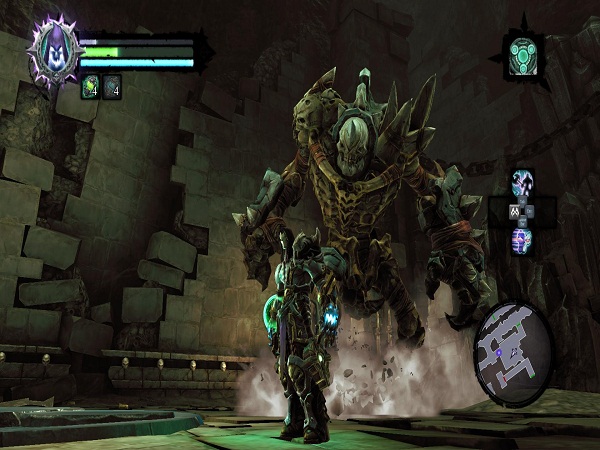Activate the lower purple skull ability
Image resolution: width=600 pixels, height=450 pixels.
point(522,240)
